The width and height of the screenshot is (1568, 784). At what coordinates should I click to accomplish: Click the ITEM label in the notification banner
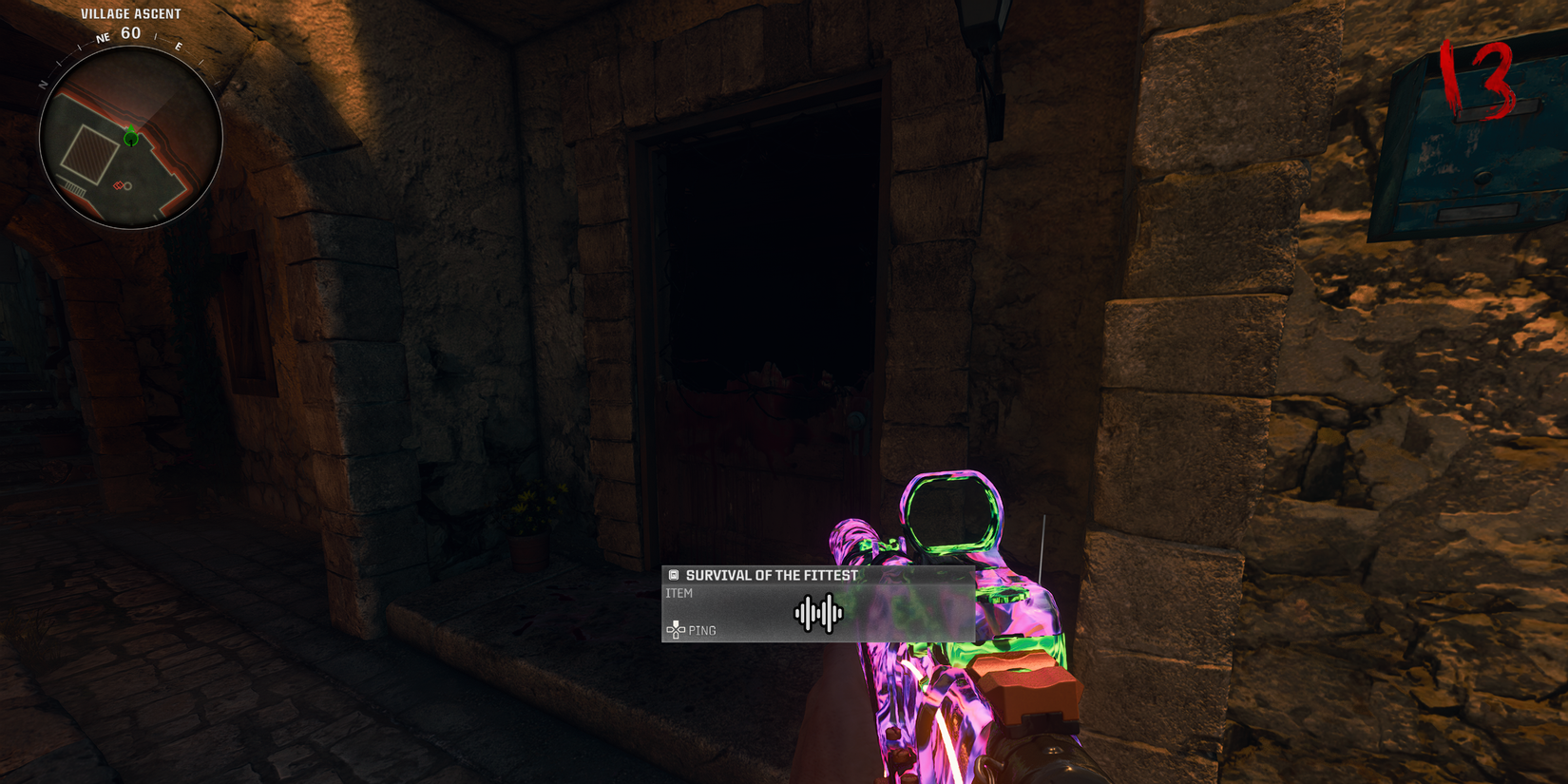click(680, 592)
